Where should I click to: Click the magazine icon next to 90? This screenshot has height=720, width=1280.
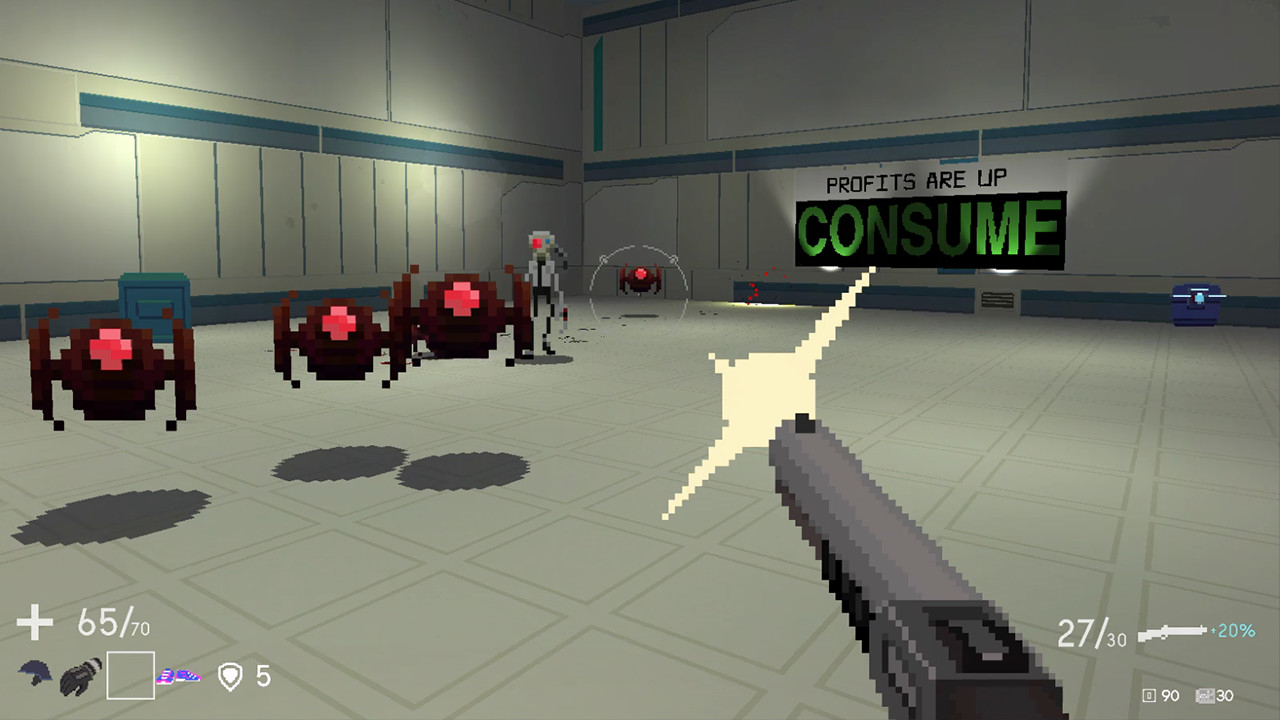[x=1152, y=695]
